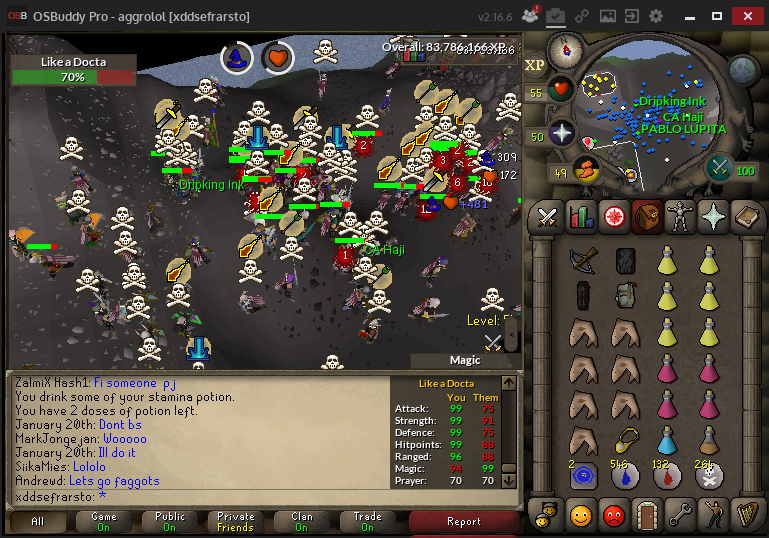Open the Report abuse button
The width and height of the screenshot is (769, 538).
pos(464,521)
